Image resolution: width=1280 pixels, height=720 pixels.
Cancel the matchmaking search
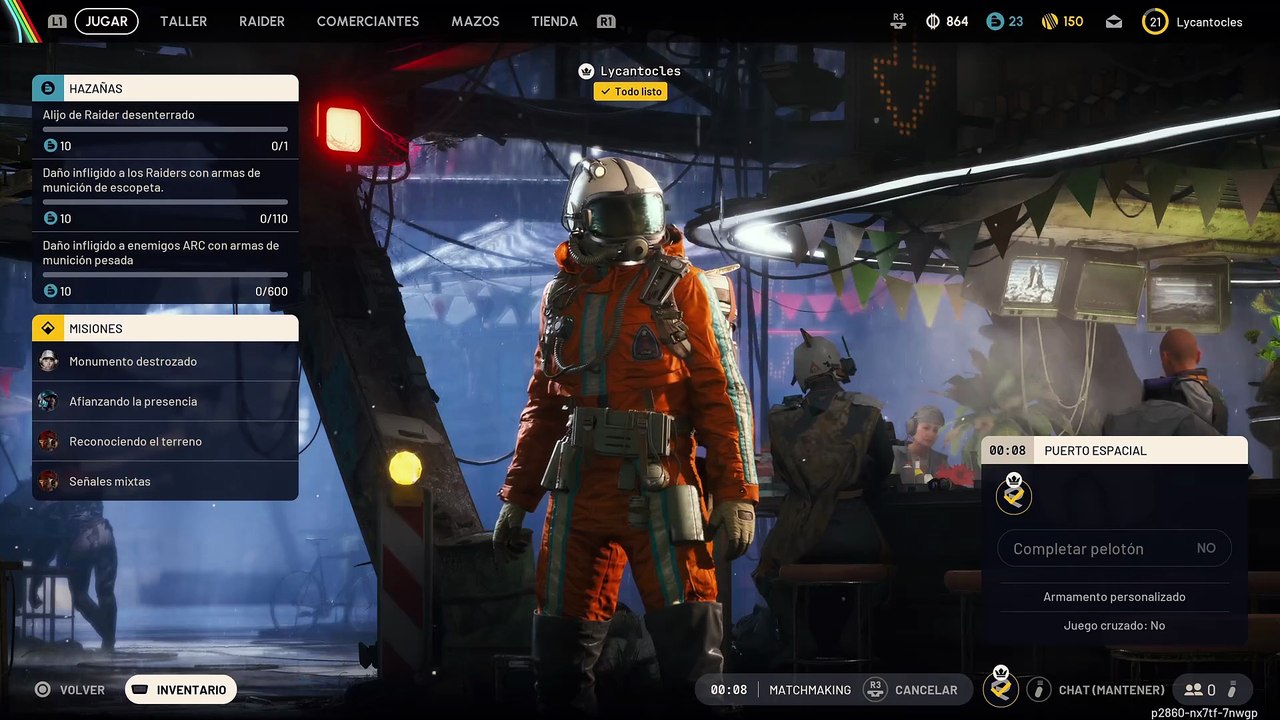[x=914, y=689]
